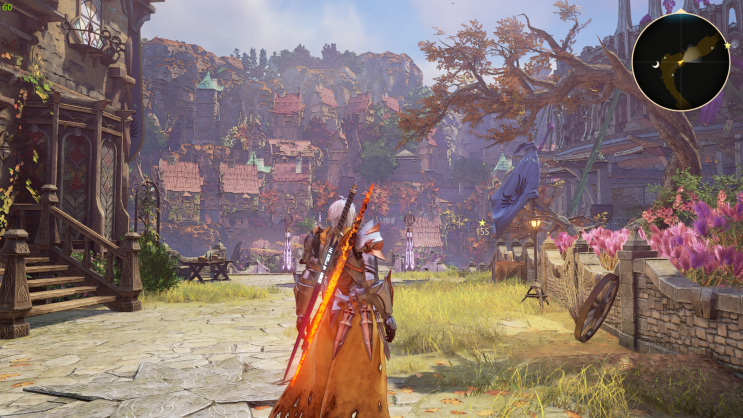Screen dimensions: 743x418
Task: Click the crescent moon icon on the minimap
Action: click(x=654, y=64)
